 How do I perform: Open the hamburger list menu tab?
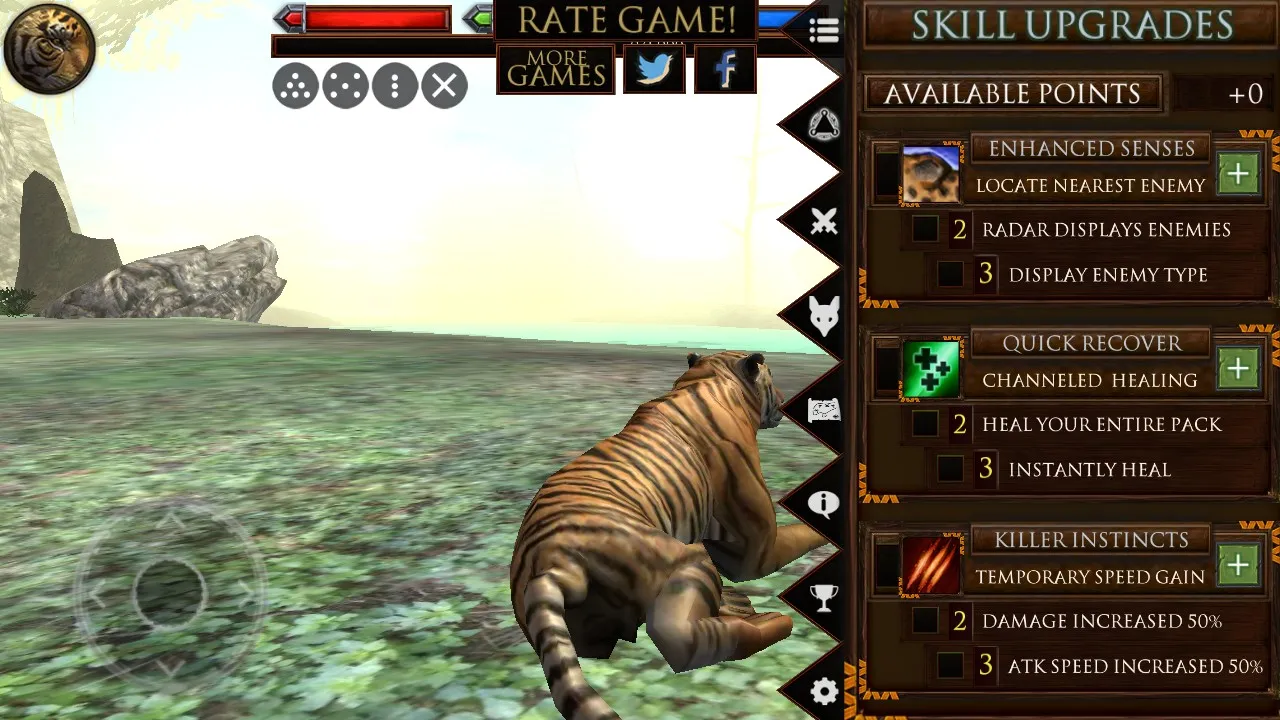pyautogui.click(x=823, y=31)
